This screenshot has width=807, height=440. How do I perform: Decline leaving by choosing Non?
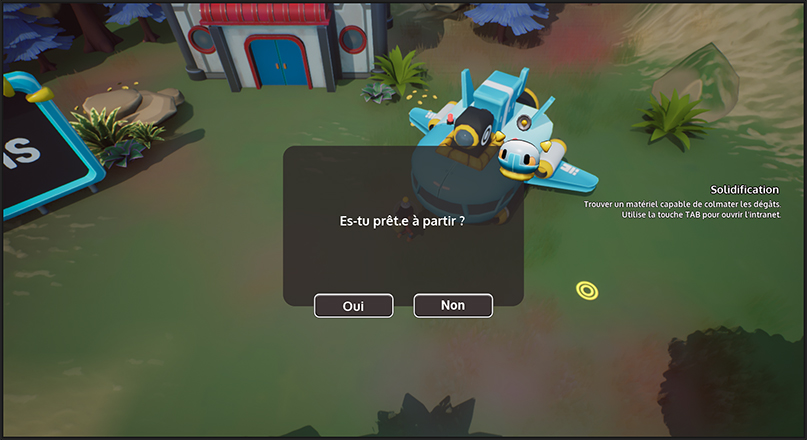(453, 305)
